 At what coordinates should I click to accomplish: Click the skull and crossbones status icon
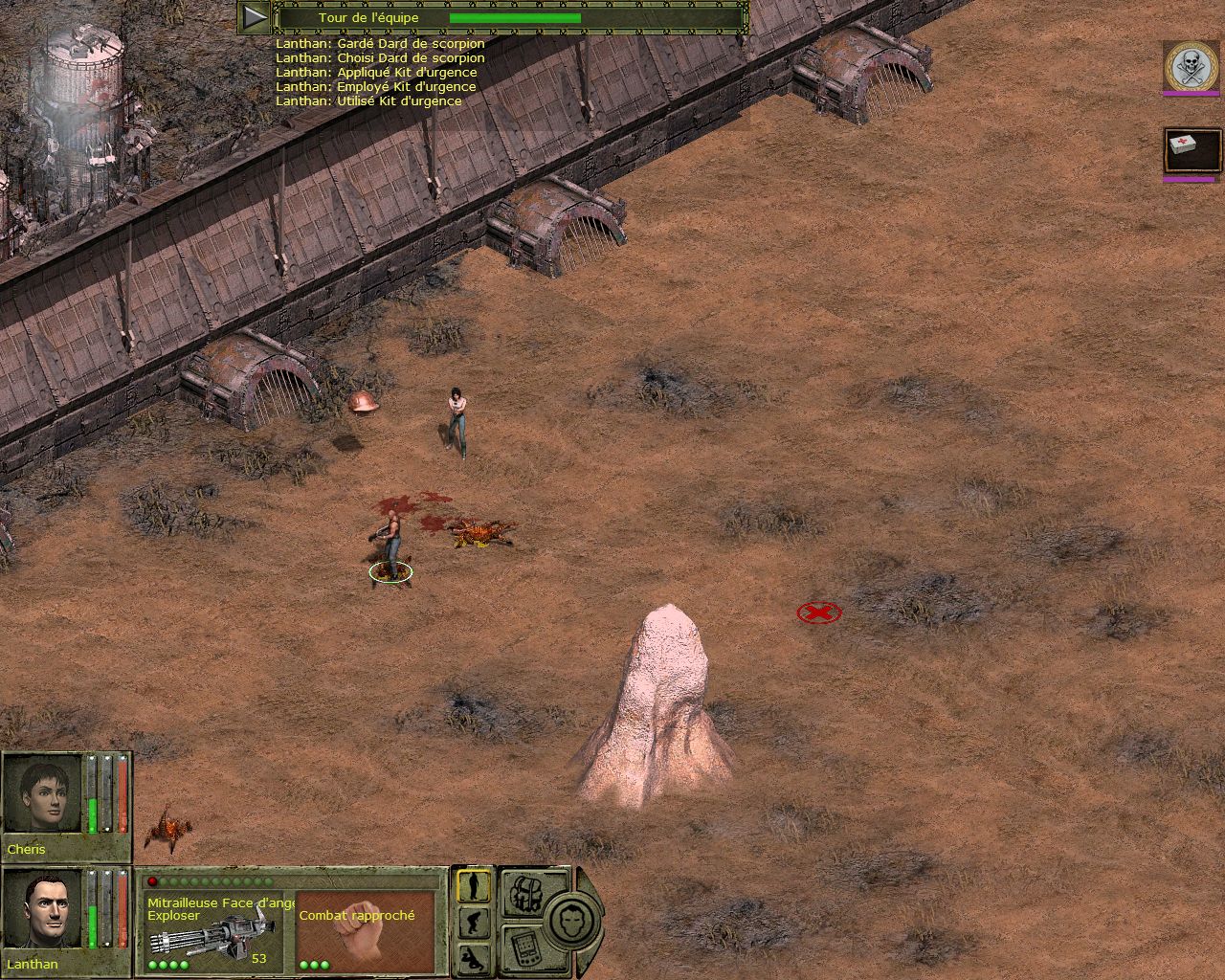click(1191, 66)
